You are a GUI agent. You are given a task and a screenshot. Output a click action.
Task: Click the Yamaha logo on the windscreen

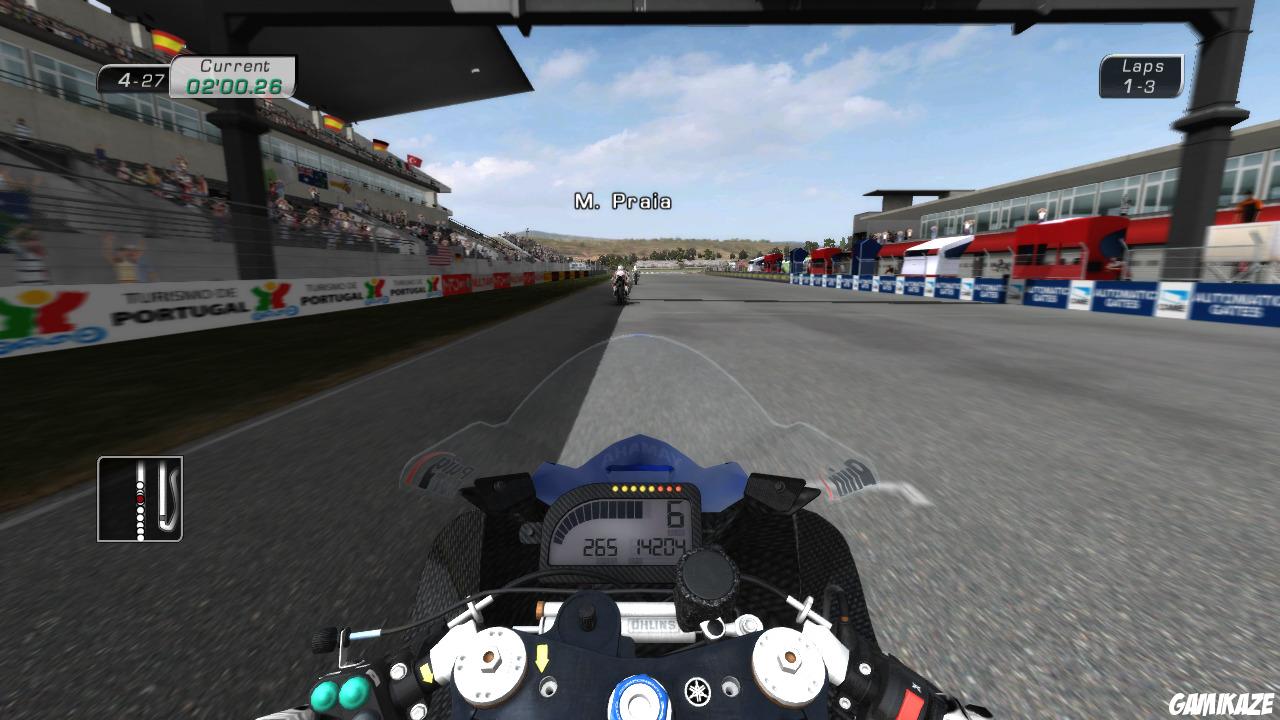click(641, 453)
